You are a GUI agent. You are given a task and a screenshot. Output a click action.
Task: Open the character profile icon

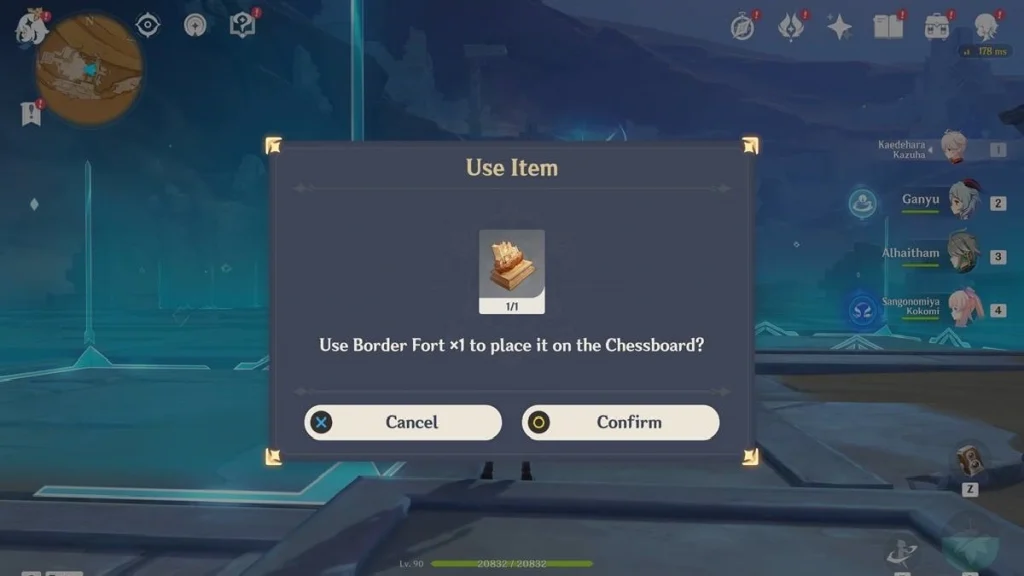986,27
